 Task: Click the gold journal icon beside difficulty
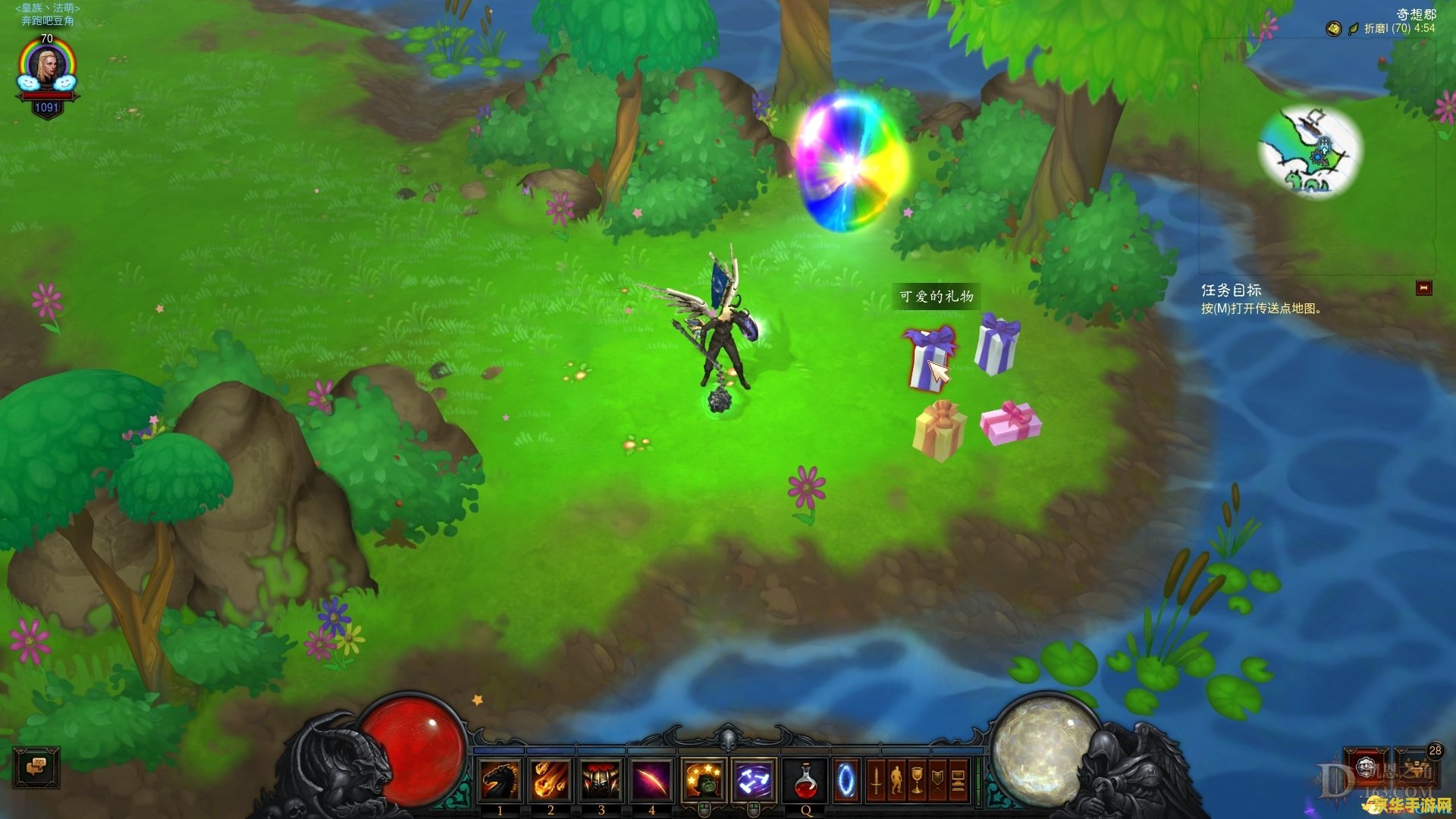[1333, 29]
